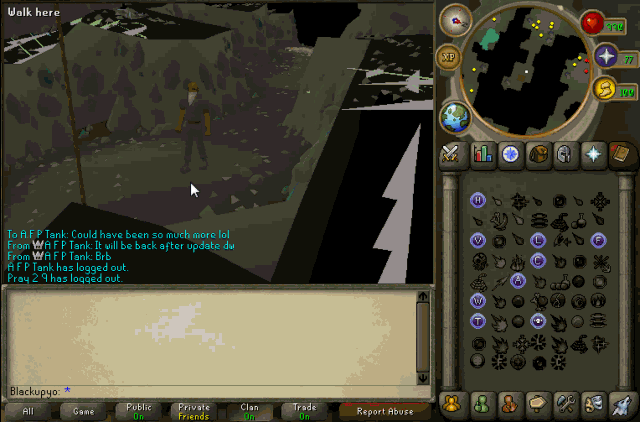Open the Emotes masks tab
The height and width of the screenshot is (422, 640).
point(593,403)
